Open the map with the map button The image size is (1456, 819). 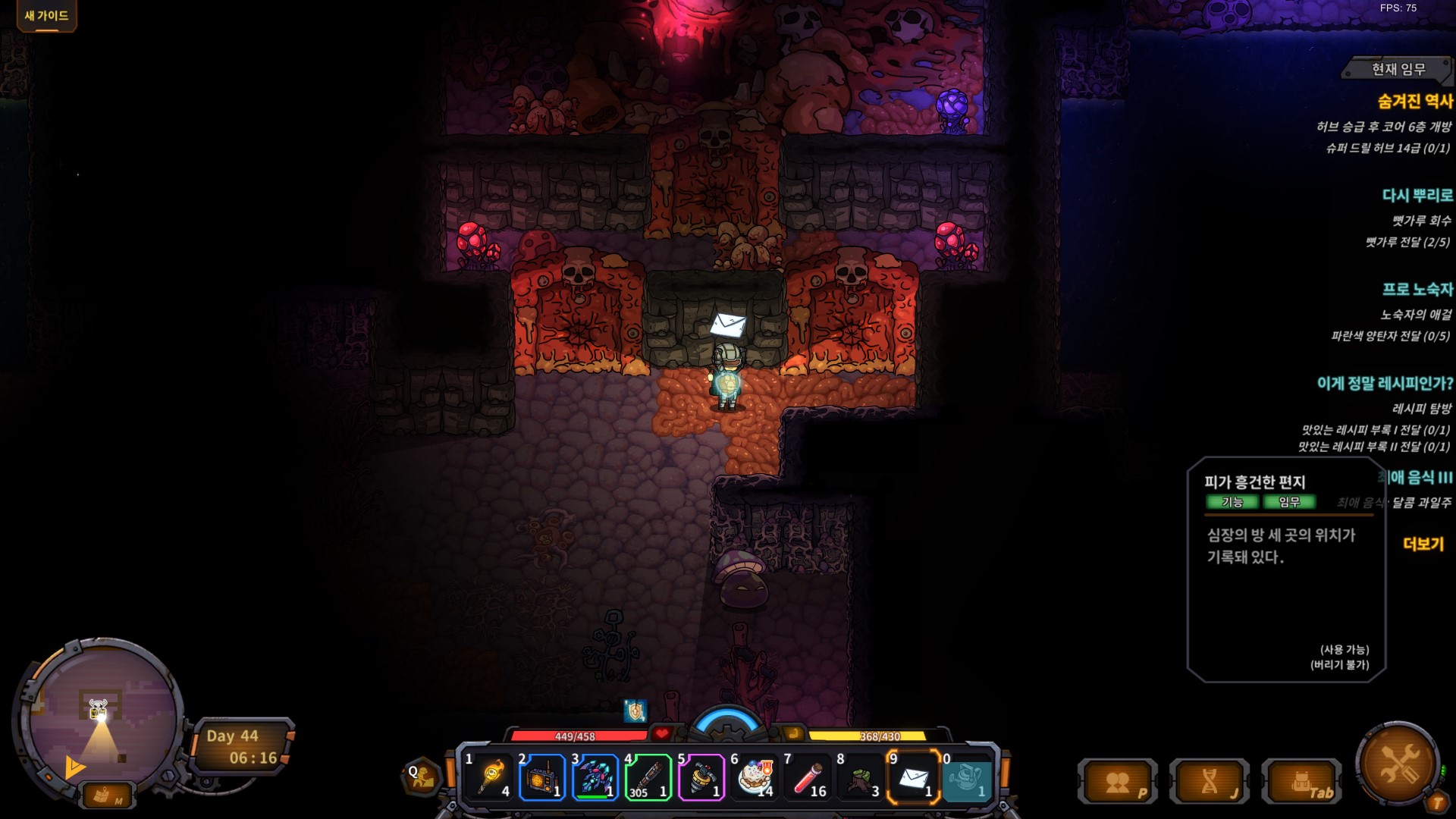click(105, 795)
